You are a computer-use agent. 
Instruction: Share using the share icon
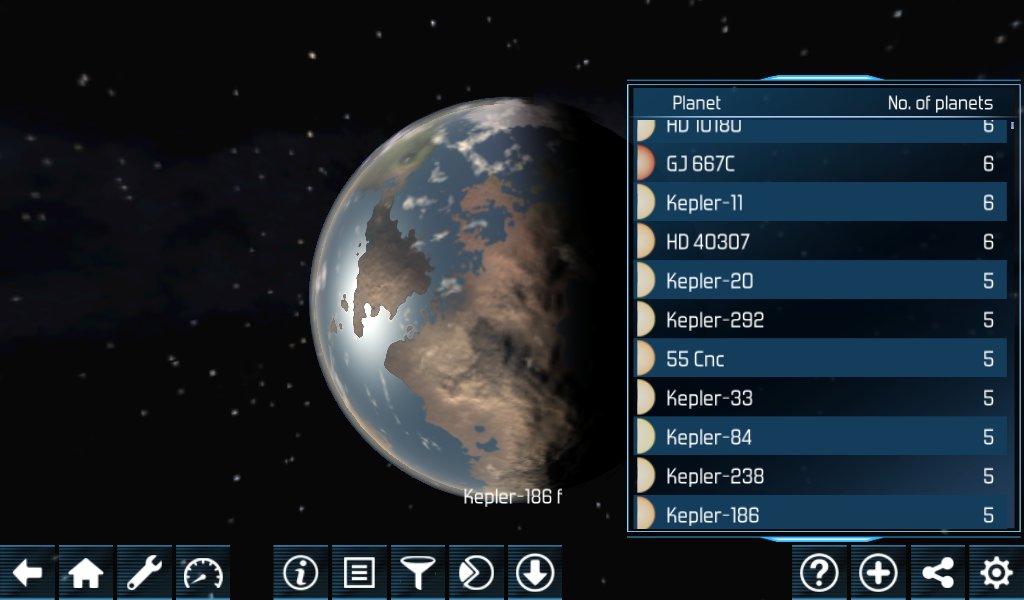(x=937, y=573)
